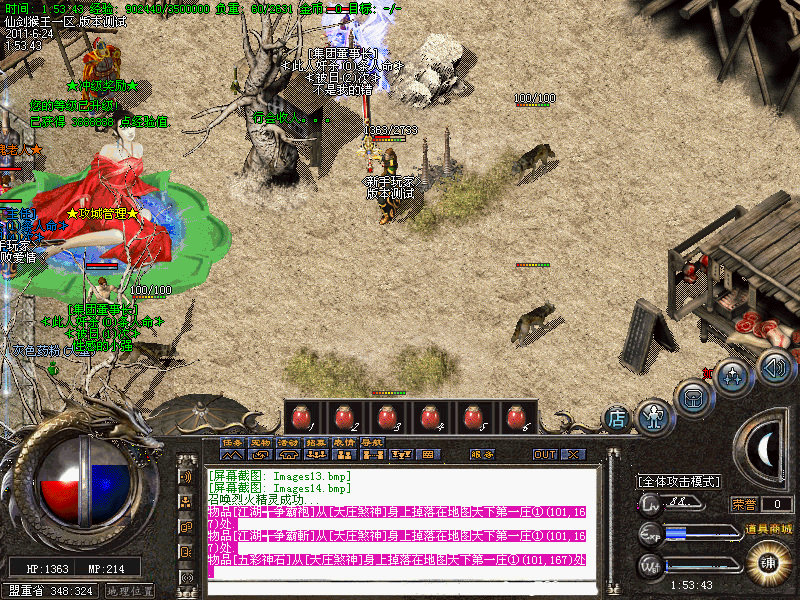
Task: Switch the 全体攻击模式 attack mode
Action: (x=679, y=481)
